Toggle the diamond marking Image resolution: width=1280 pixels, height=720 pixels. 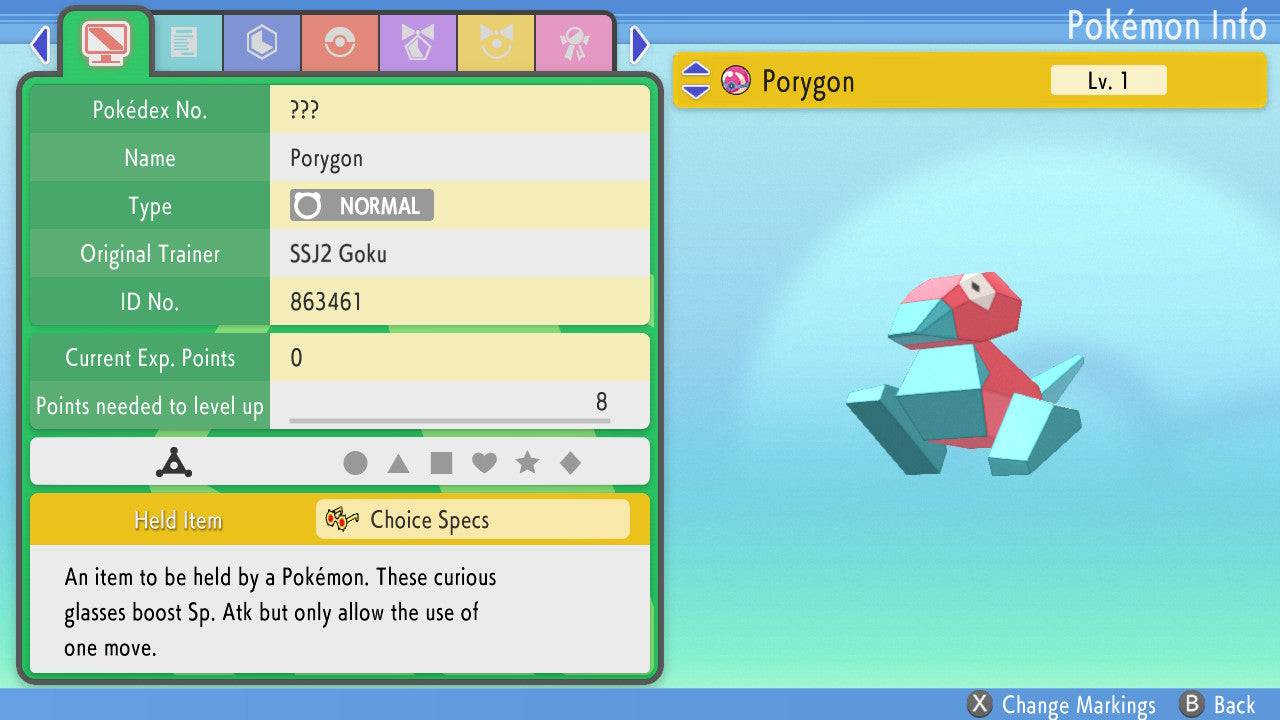(570, 463)
